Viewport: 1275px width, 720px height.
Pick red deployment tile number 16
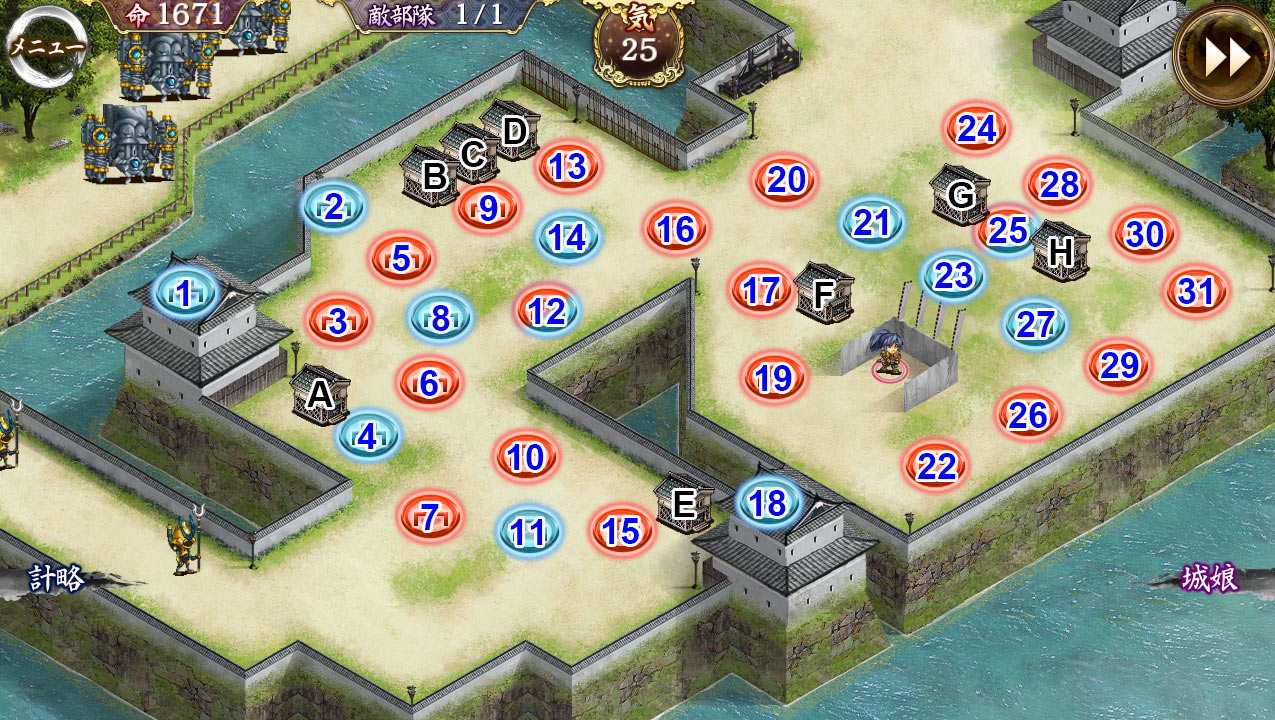pyautogui.click(x=676, y=229)
